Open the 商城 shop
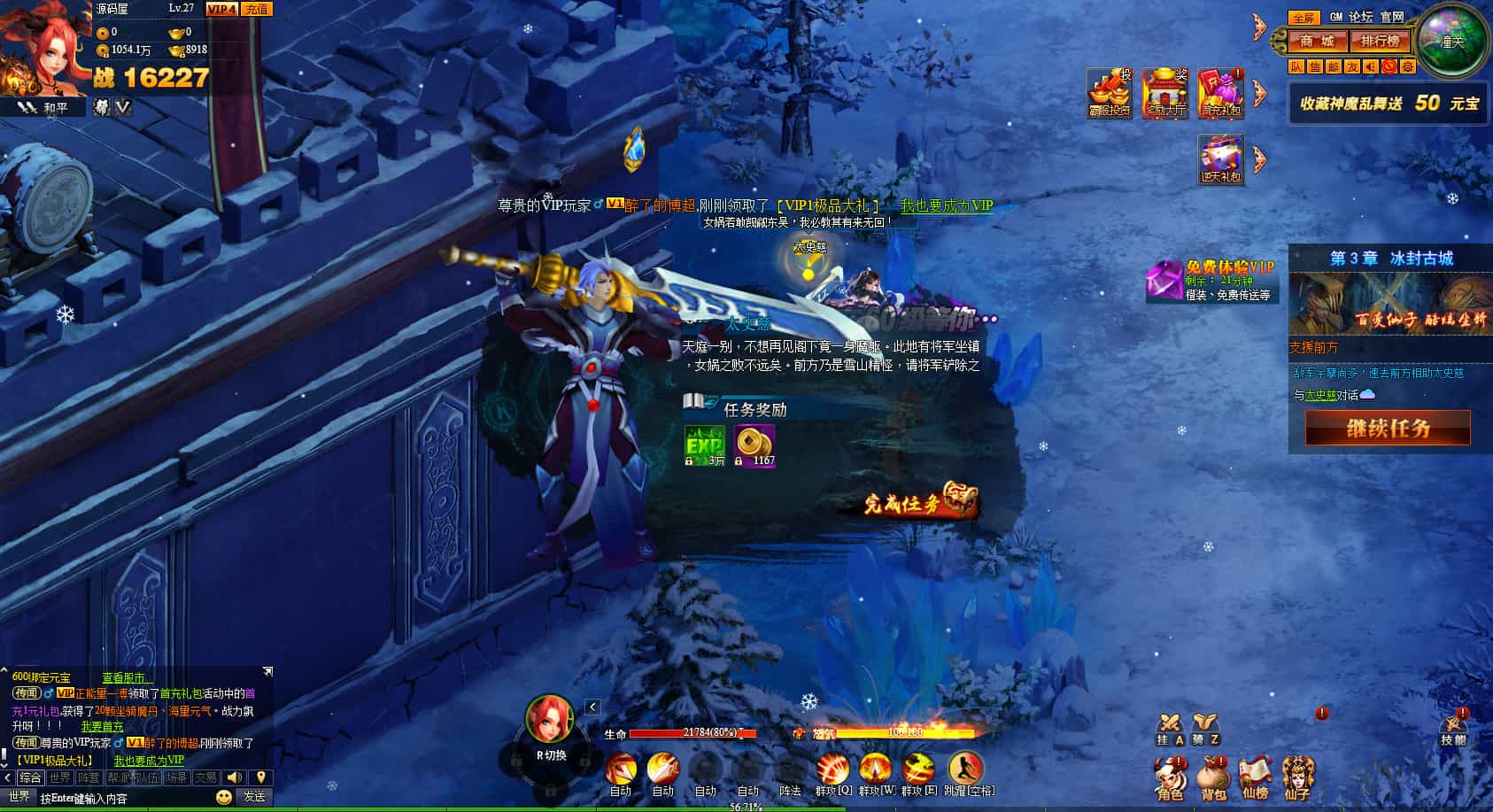 (x=1316, y=41)
